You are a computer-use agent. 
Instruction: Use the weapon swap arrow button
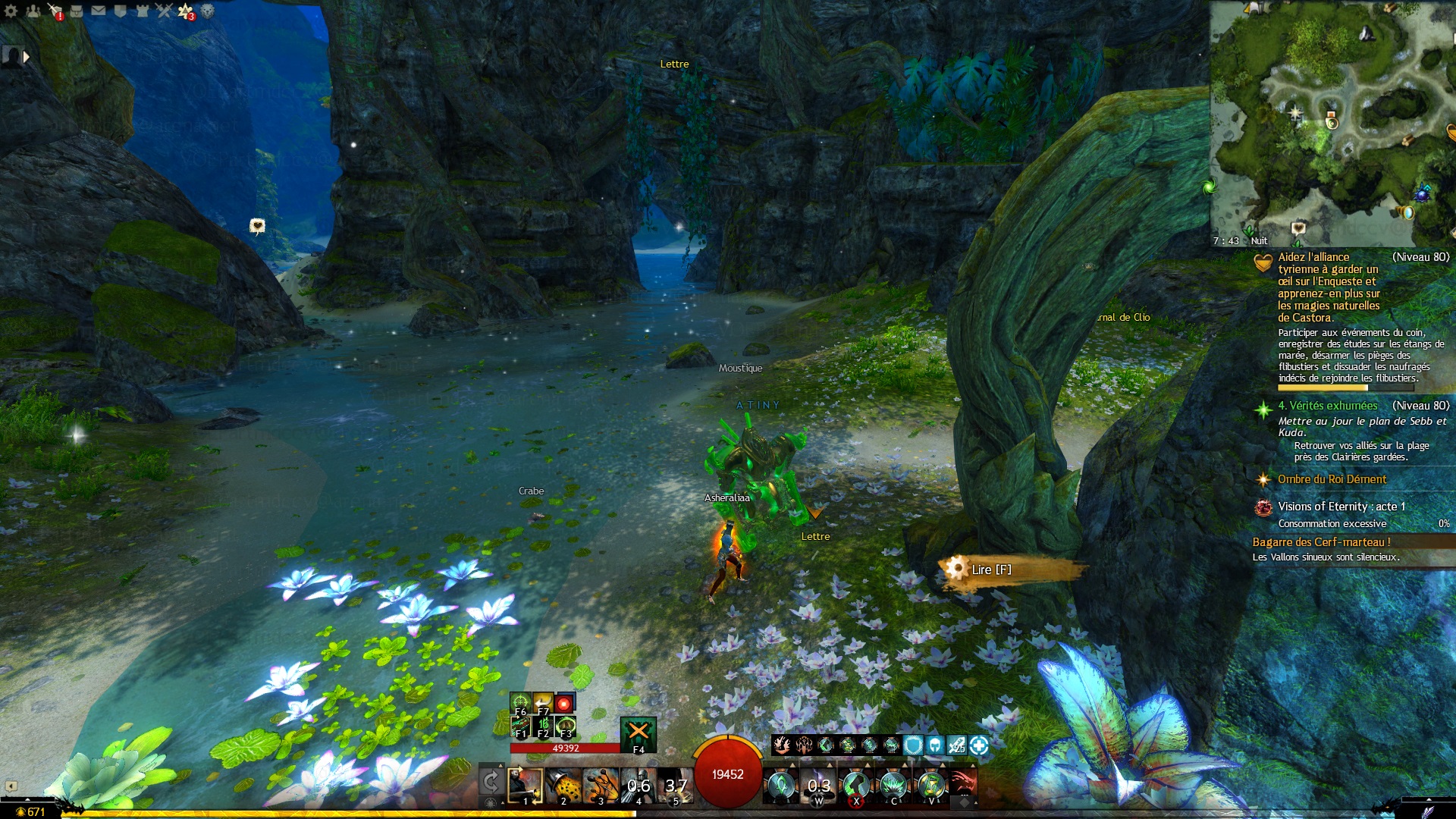coord(491,781)
